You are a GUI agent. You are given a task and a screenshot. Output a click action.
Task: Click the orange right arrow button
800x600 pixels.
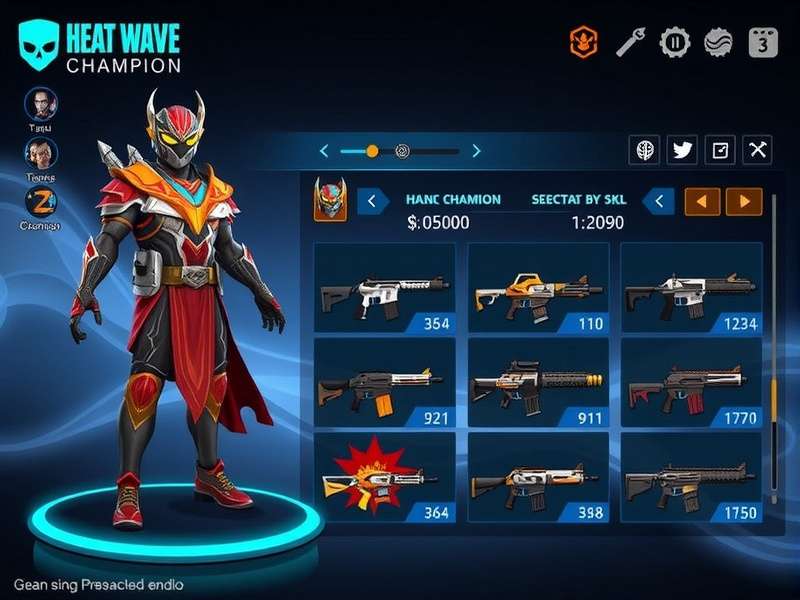[744, 201]
